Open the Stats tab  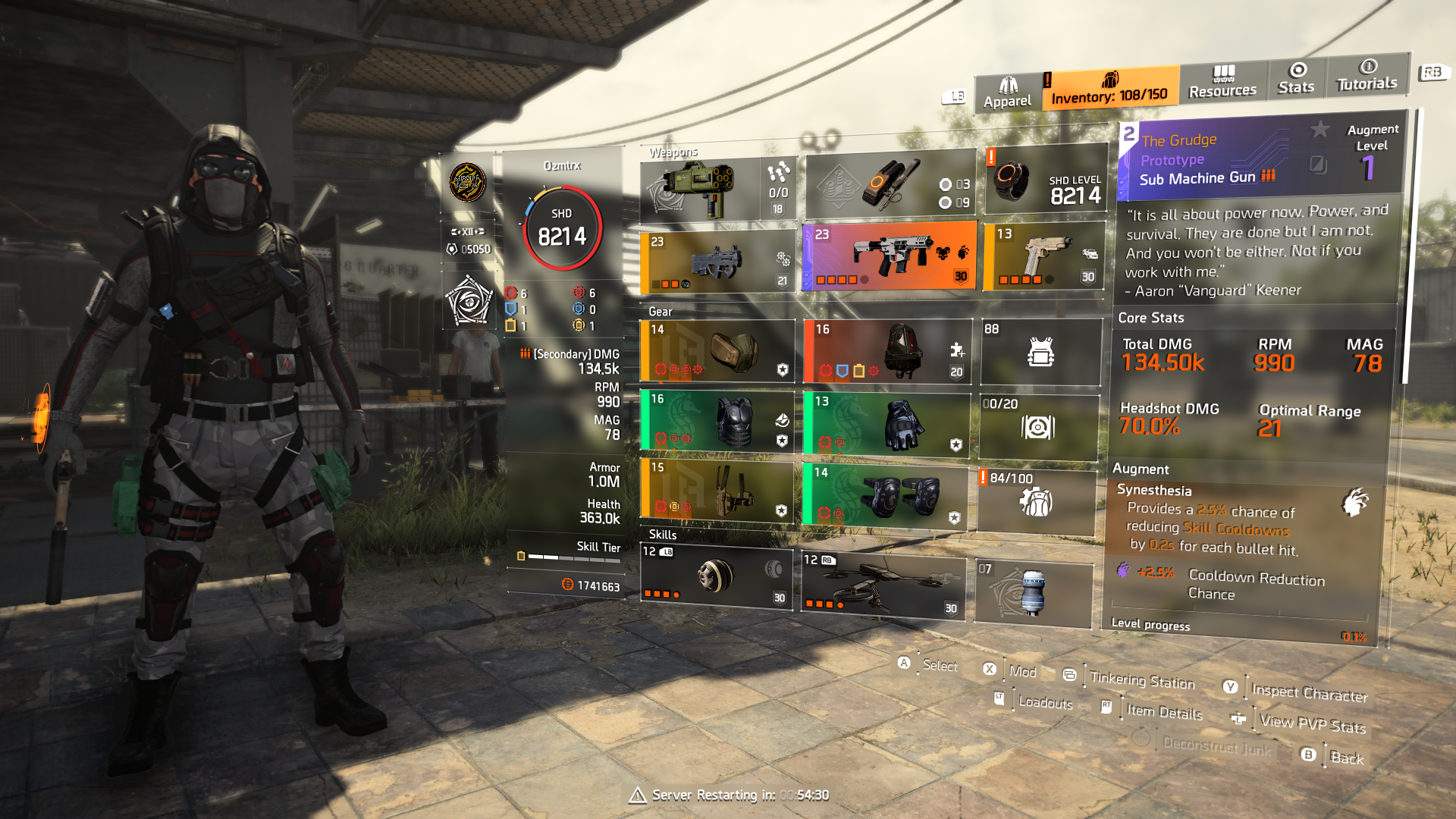1296,79
